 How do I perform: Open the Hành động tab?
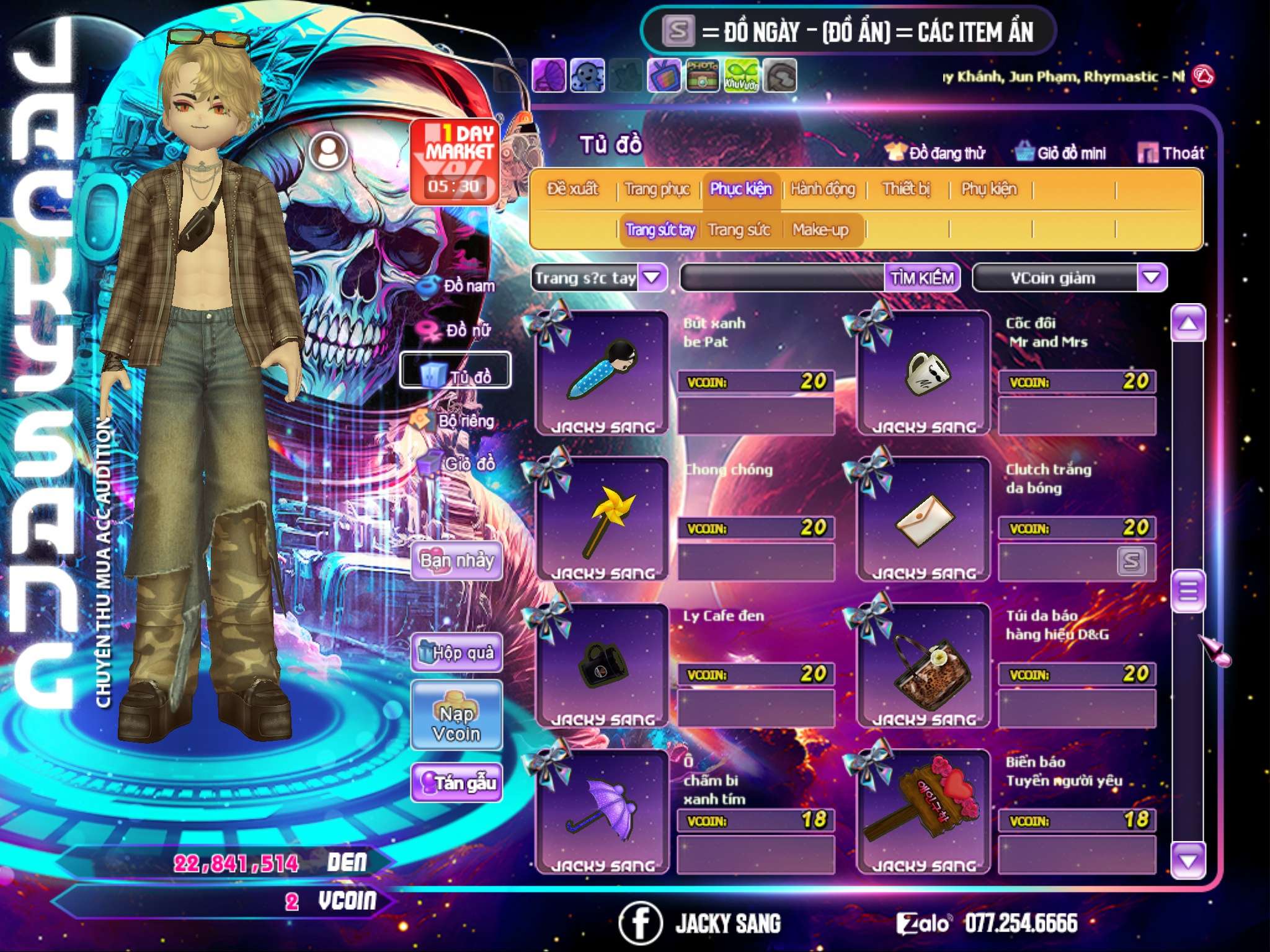[x=822, y=189]
